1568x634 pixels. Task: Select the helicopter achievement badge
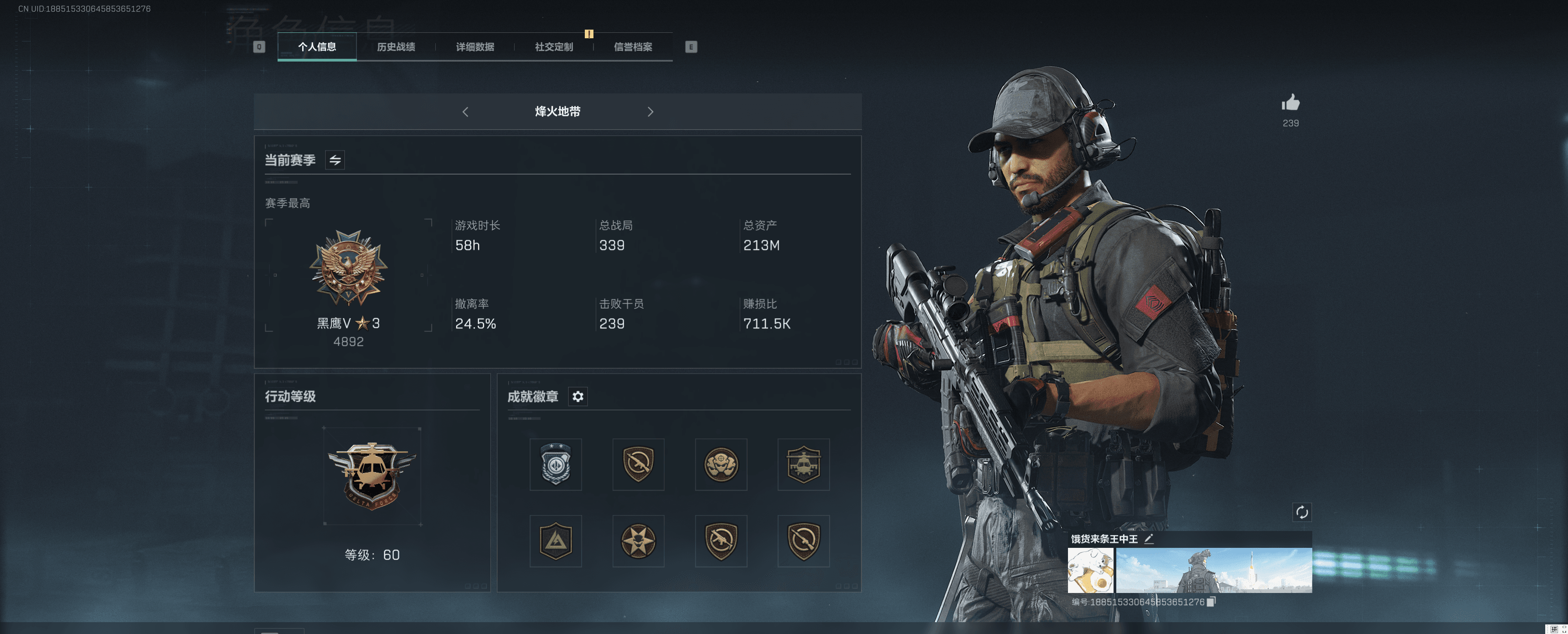804,464
